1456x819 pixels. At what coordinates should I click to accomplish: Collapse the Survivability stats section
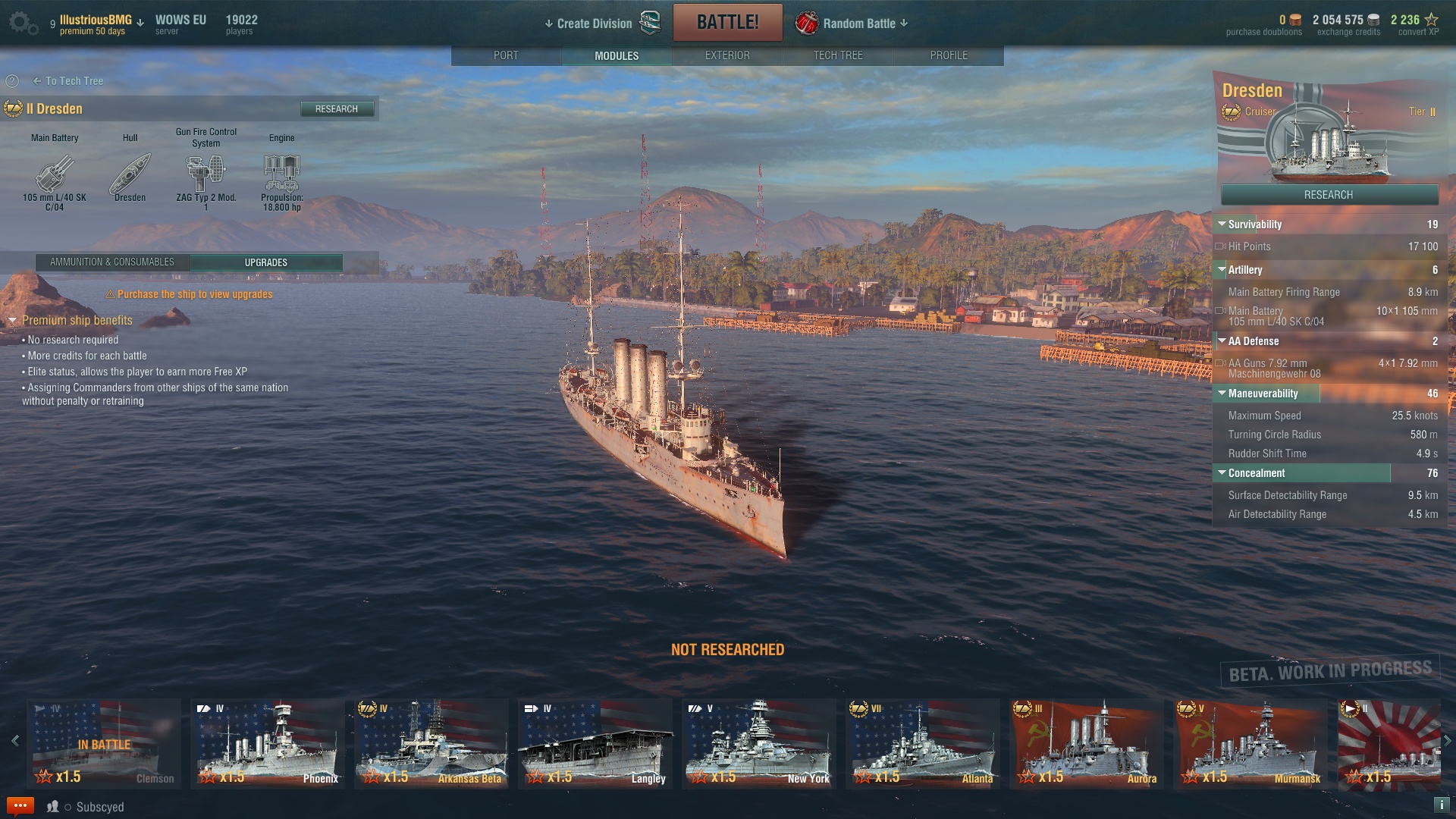tap(1222, 224)
